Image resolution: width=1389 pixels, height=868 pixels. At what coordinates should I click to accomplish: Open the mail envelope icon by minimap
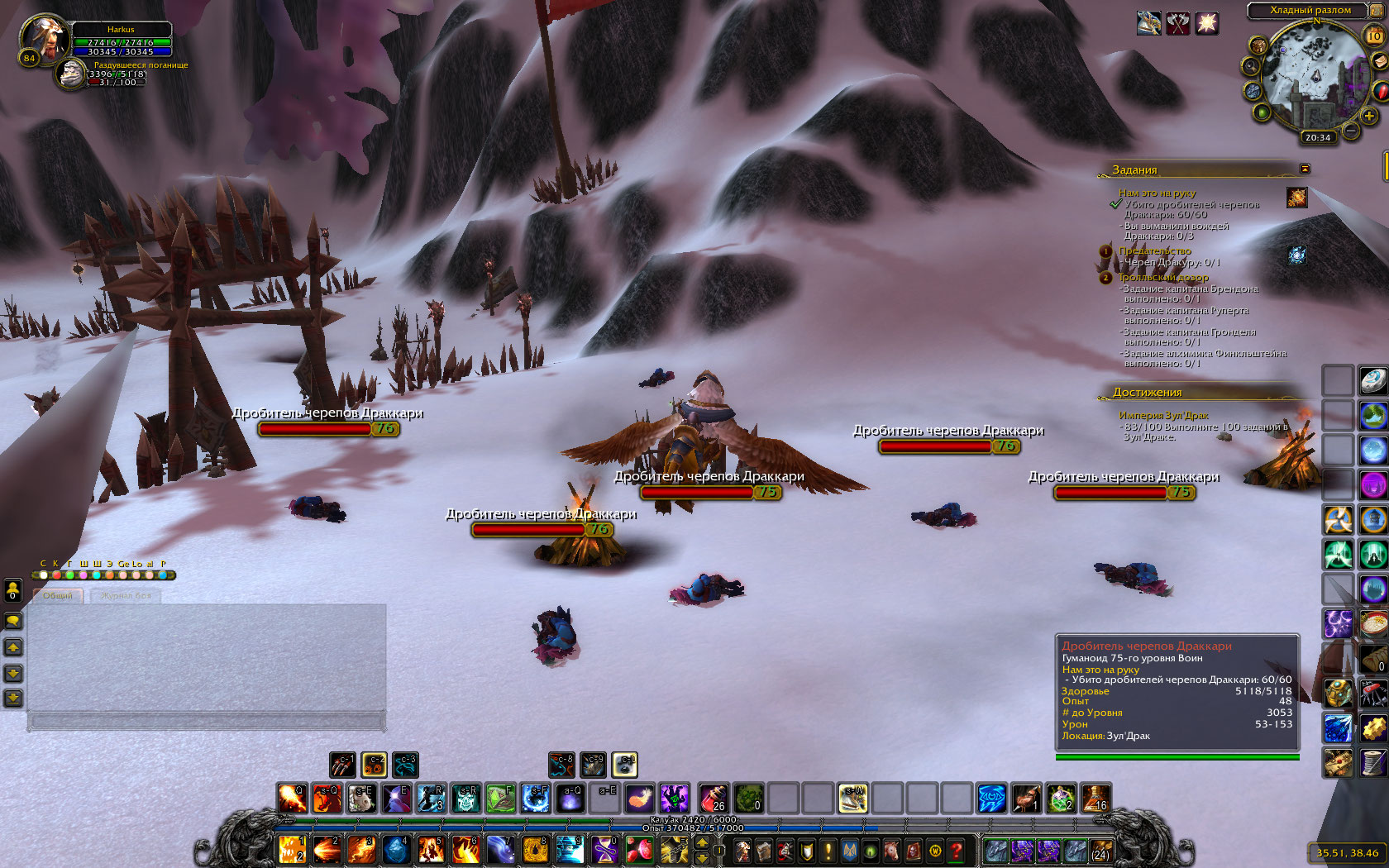pyautogui.click(x=1379, y=62)
